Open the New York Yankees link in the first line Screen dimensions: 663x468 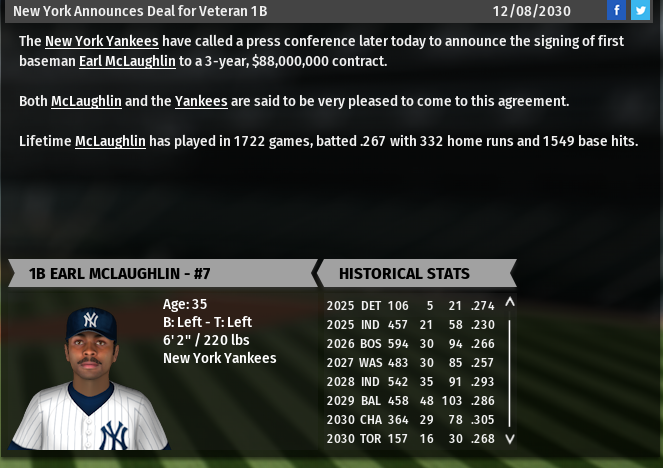tap(102, 41)
